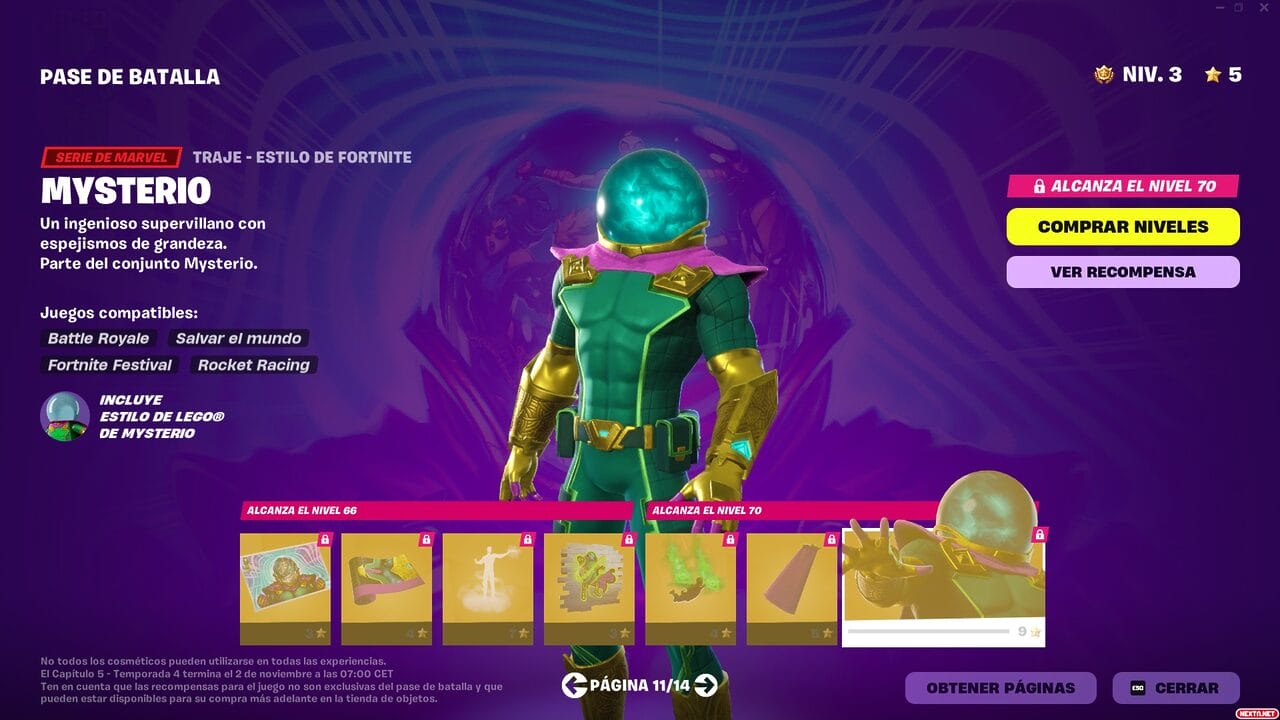Select the Rocket Racing compatibility tag
The height and width of the screenshot is (720, 1280).
click(253, 365)
